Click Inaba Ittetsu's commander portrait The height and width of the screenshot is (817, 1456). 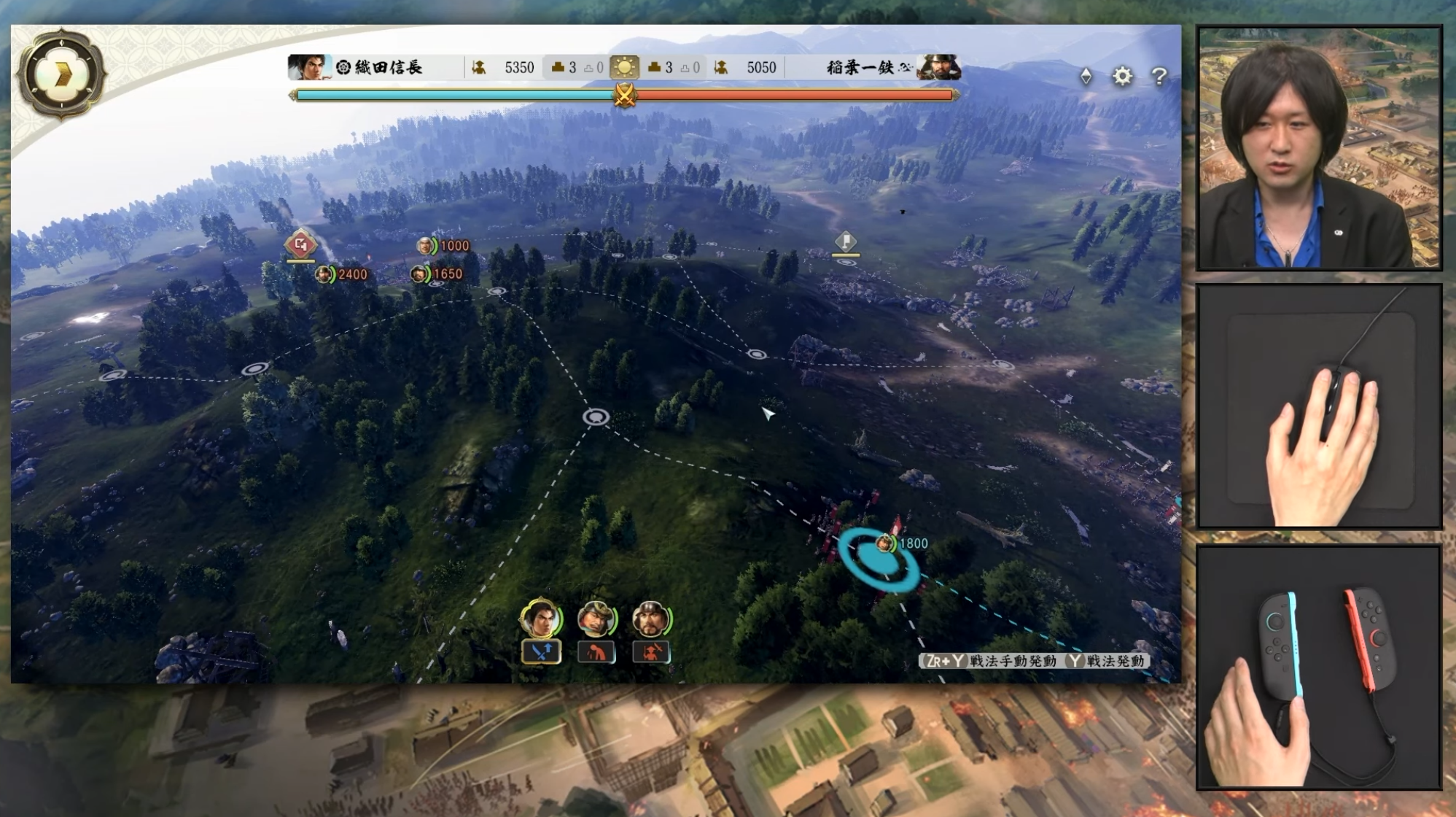click(938, 67)
